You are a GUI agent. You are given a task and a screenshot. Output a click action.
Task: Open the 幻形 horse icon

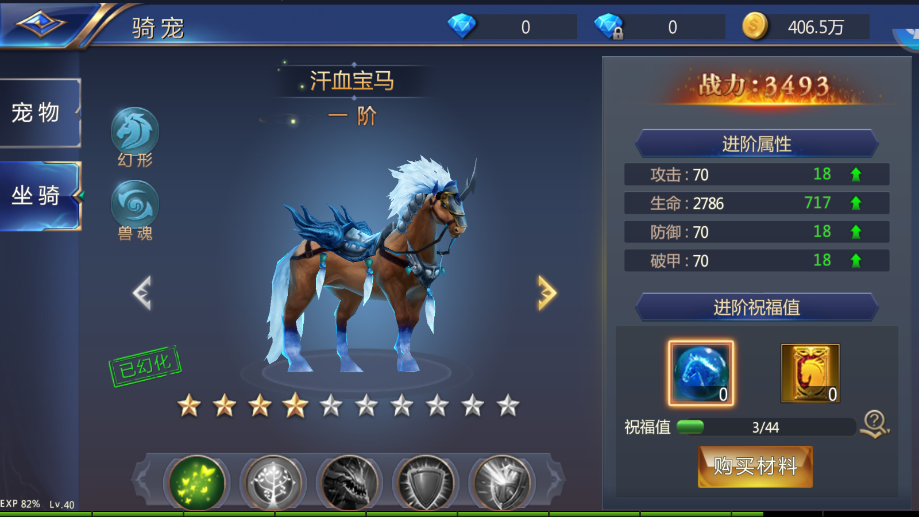click(x=135, y=131)
